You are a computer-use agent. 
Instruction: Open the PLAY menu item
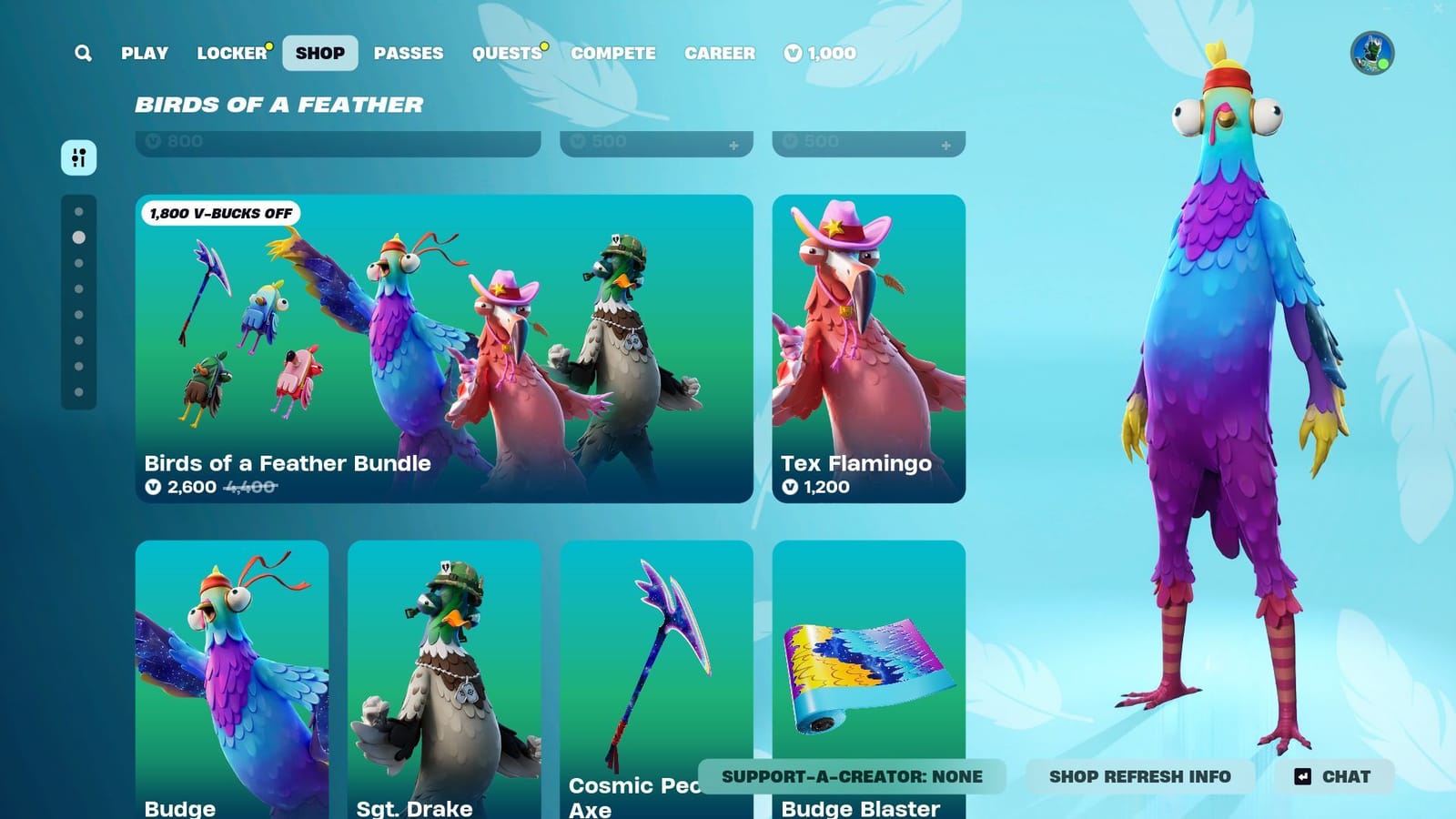coord(144,53)
